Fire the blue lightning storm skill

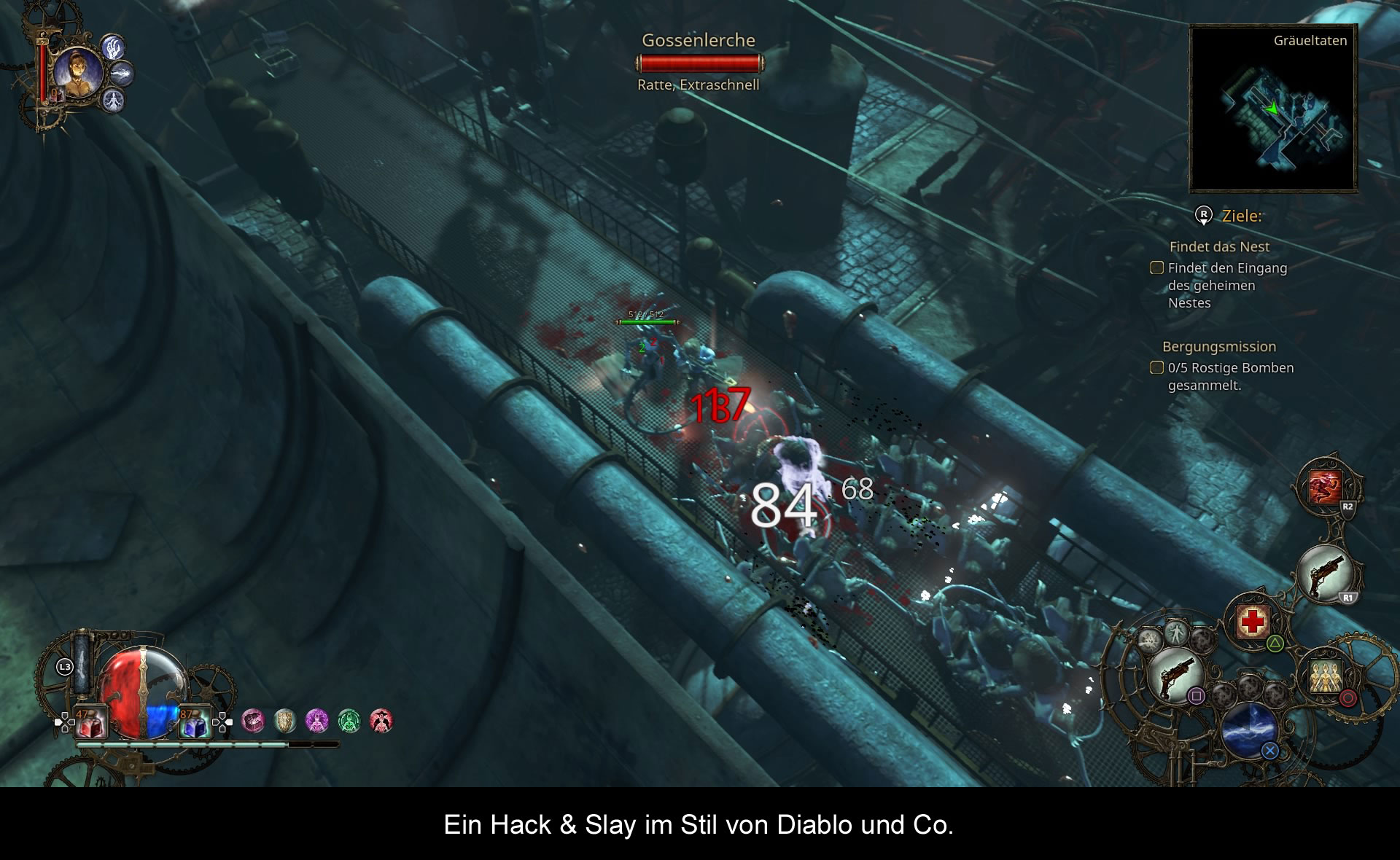coord(1249,729)
